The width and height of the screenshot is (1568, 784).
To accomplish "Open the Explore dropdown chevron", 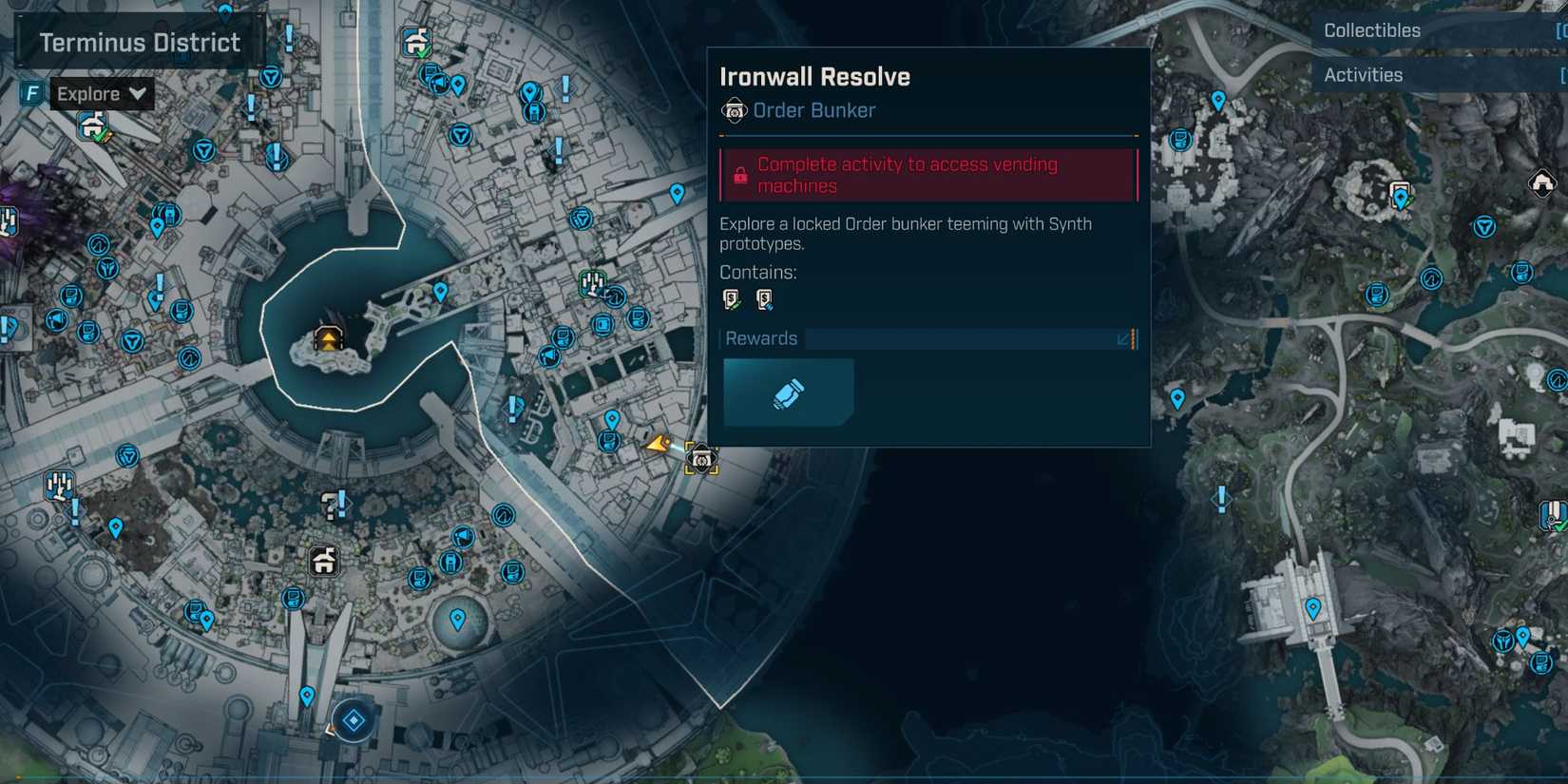I will pos(137,93).
